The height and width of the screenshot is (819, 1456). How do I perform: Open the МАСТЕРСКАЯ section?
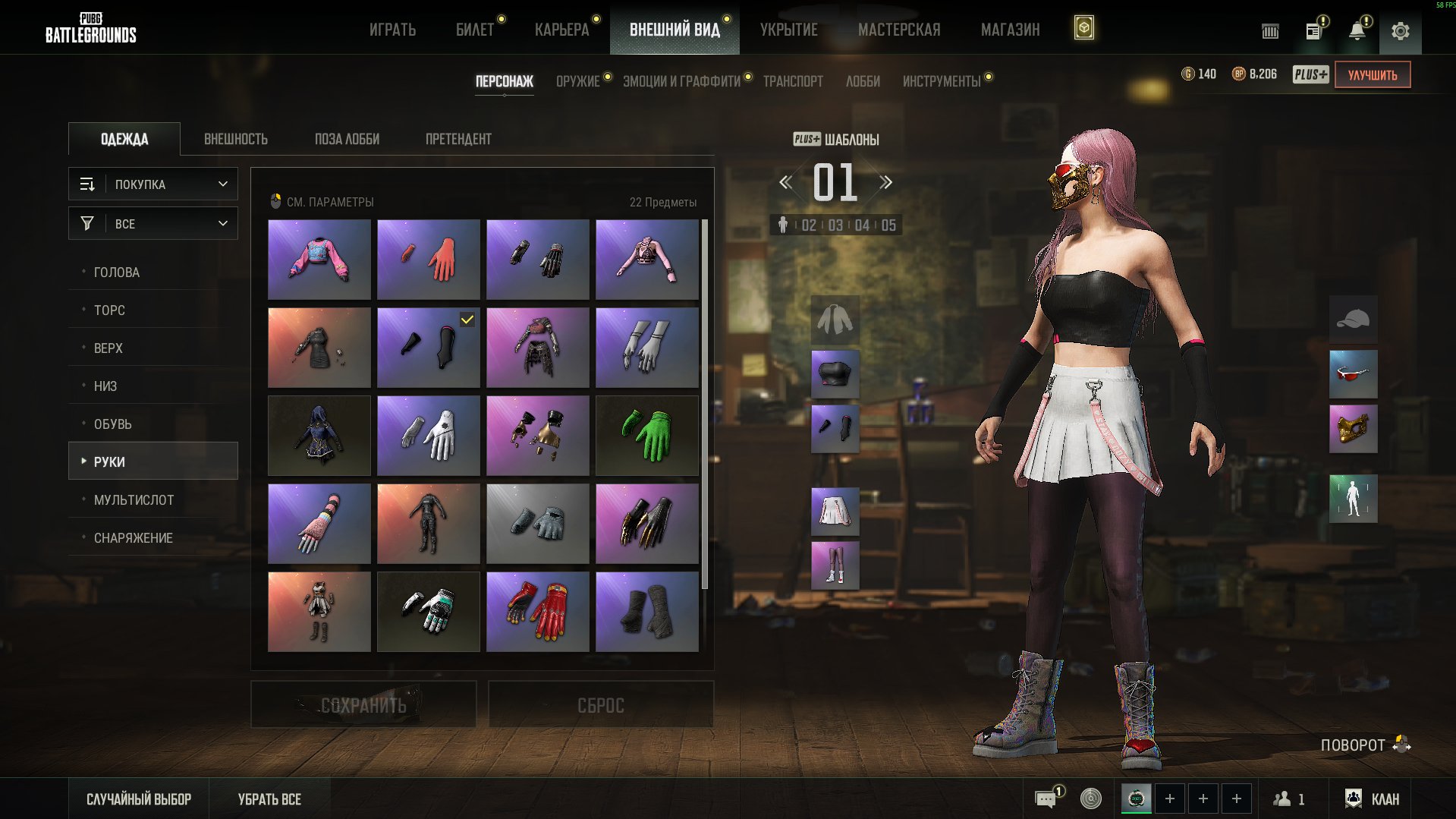898,30
